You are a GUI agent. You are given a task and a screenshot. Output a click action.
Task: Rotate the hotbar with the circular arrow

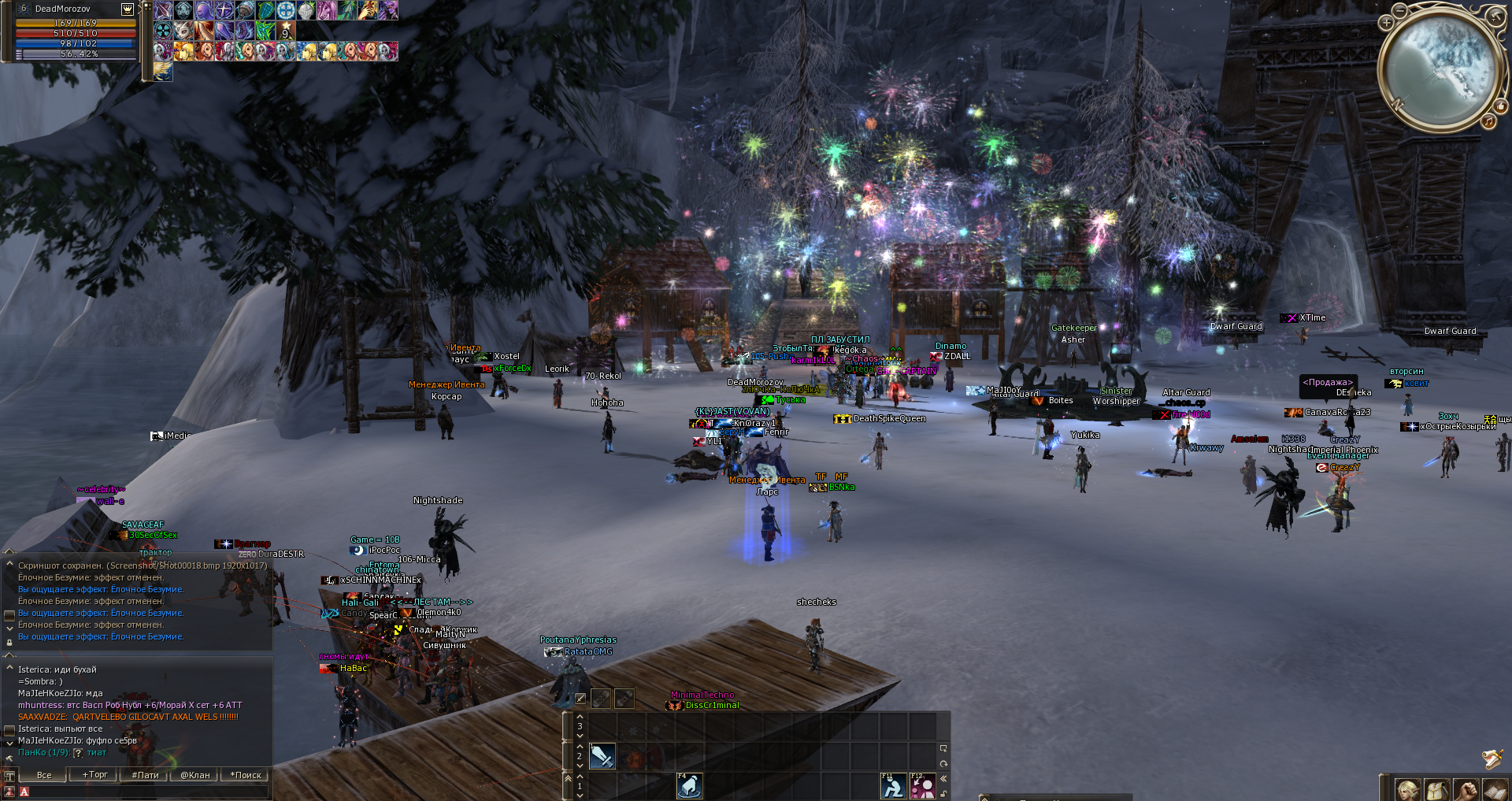(x=943, y=764)
